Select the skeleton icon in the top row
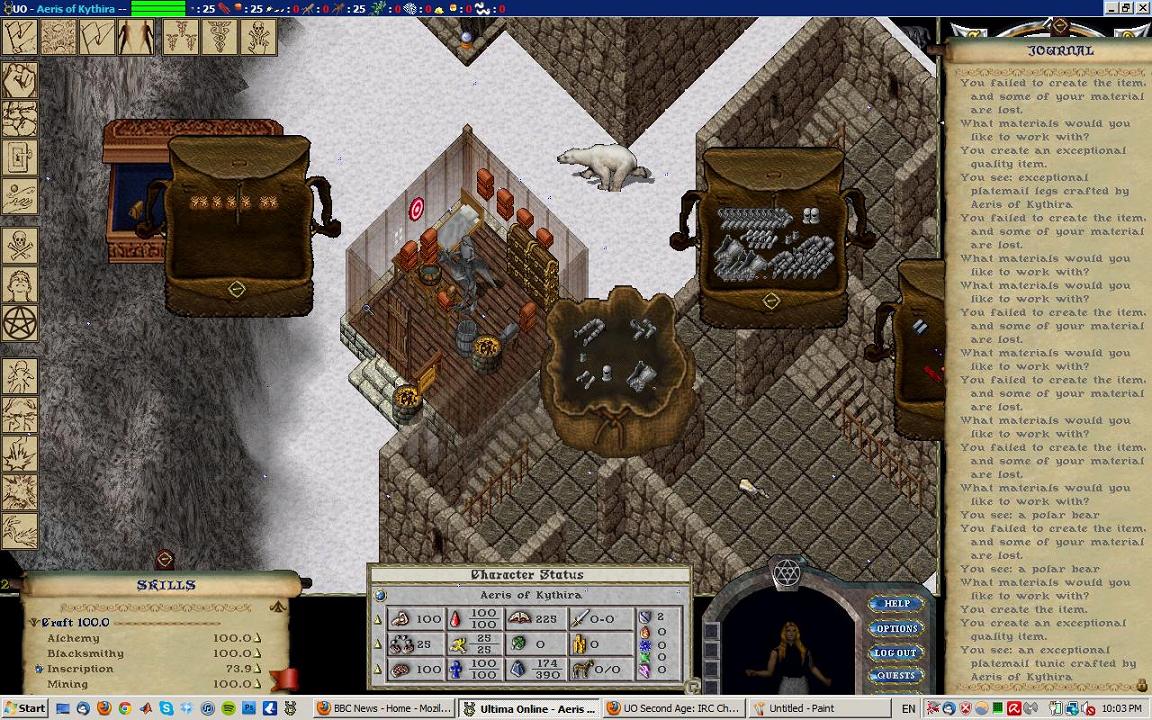 click(x=258, y=38)
